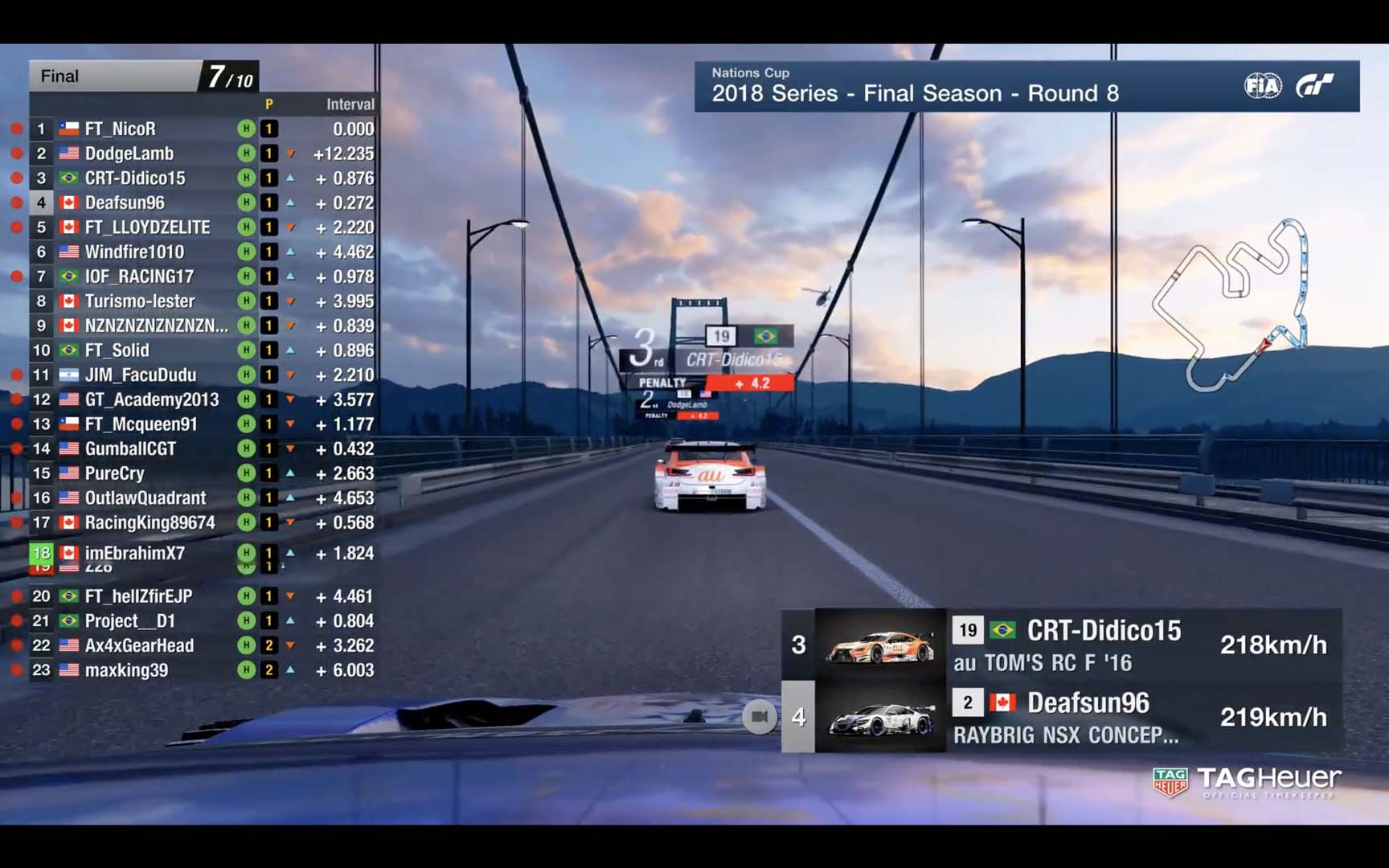Select the RAYBRIG NSX car thumbnail

[880, 717]
